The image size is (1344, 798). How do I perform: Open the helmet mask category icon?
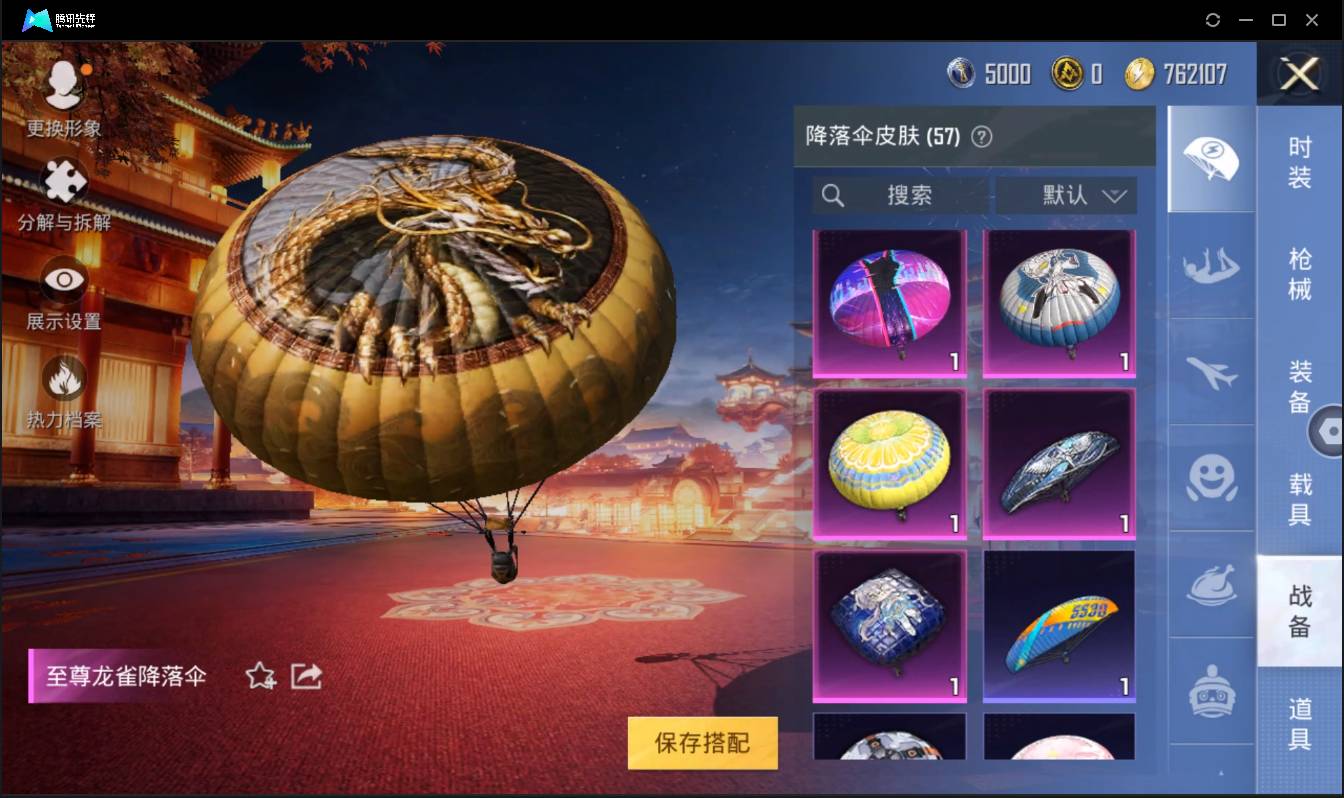point(1210,691)
